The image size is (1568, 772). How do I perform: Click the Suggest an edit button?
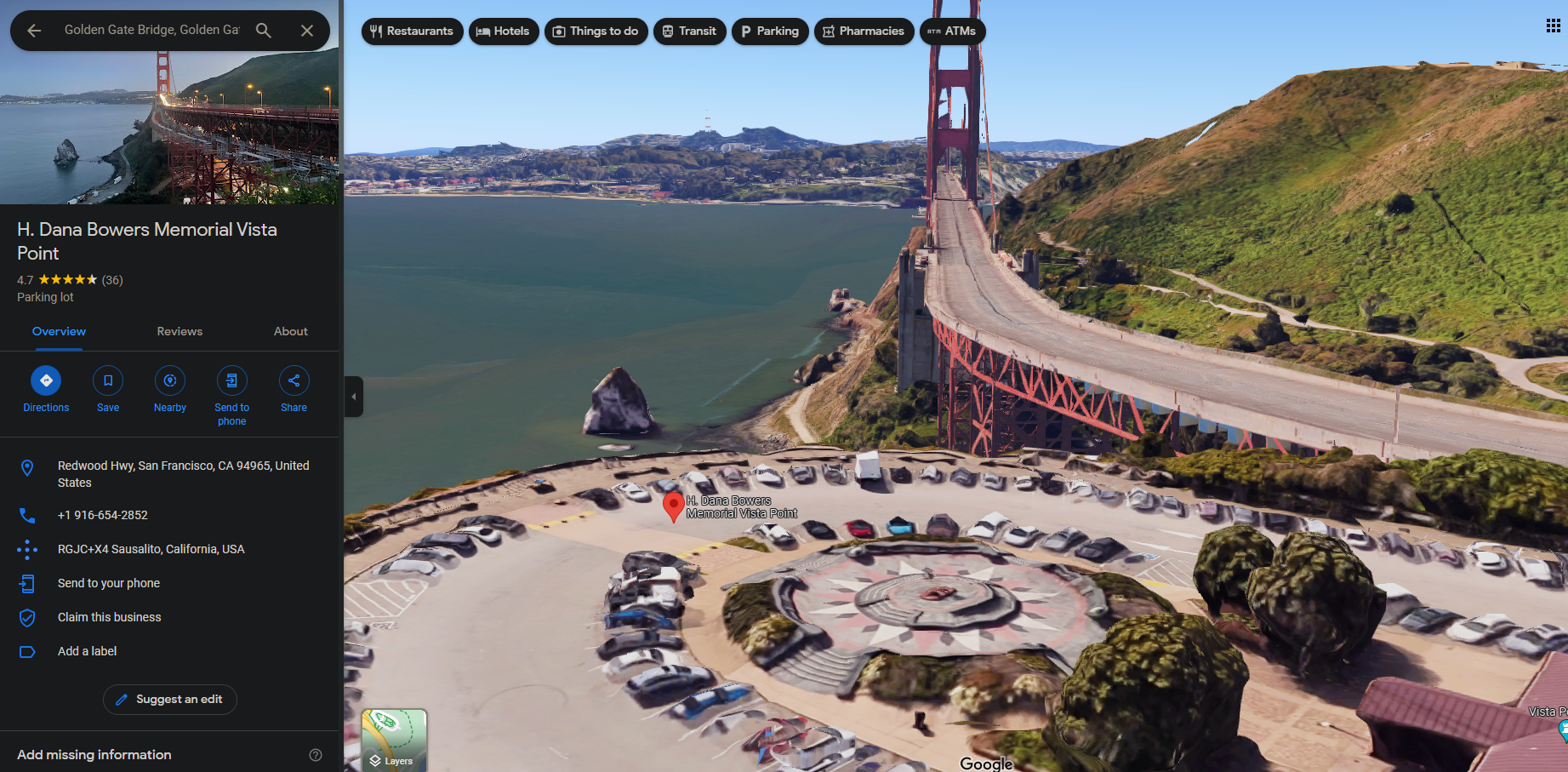(170, 700)
